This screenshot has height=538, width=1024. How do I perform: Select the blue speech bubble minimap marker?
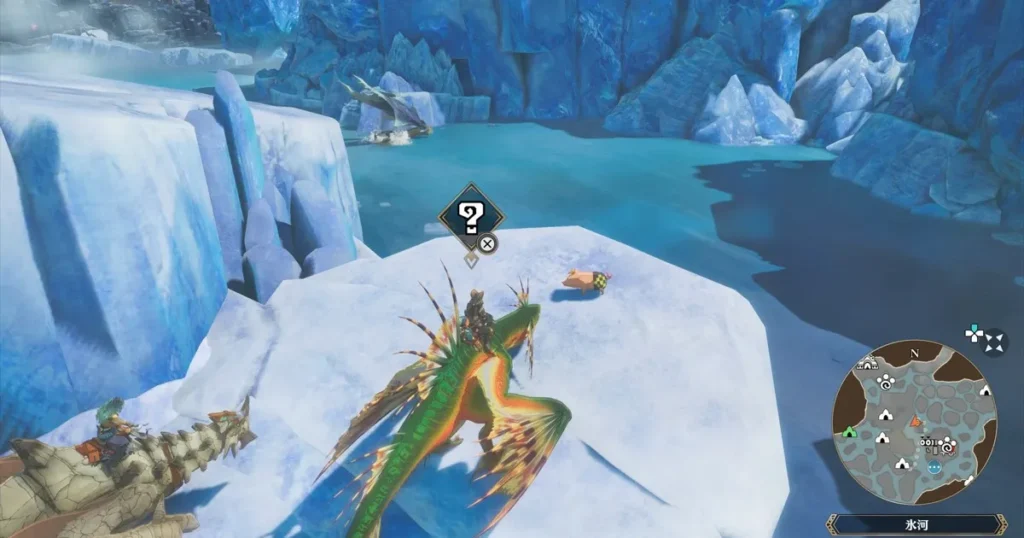[935, 466]
